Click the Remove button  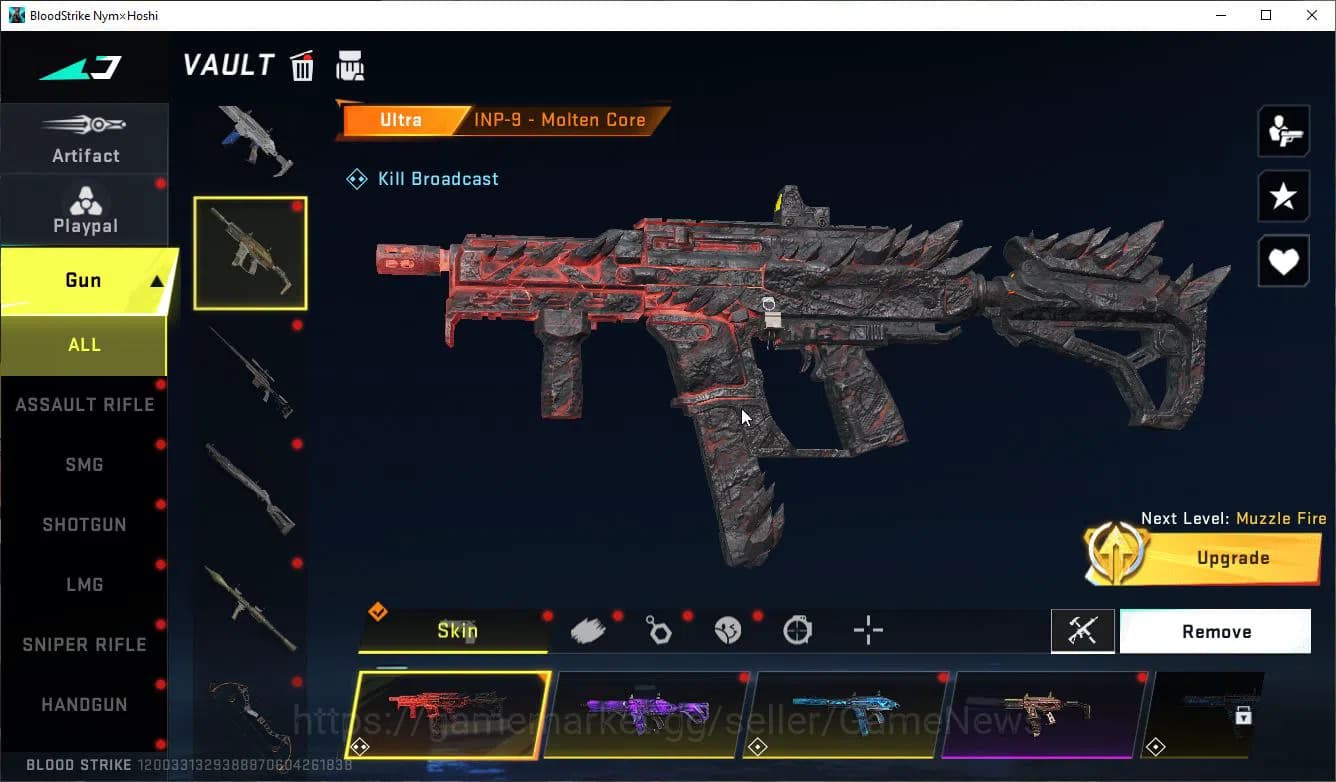click(x=1215, y=631)
